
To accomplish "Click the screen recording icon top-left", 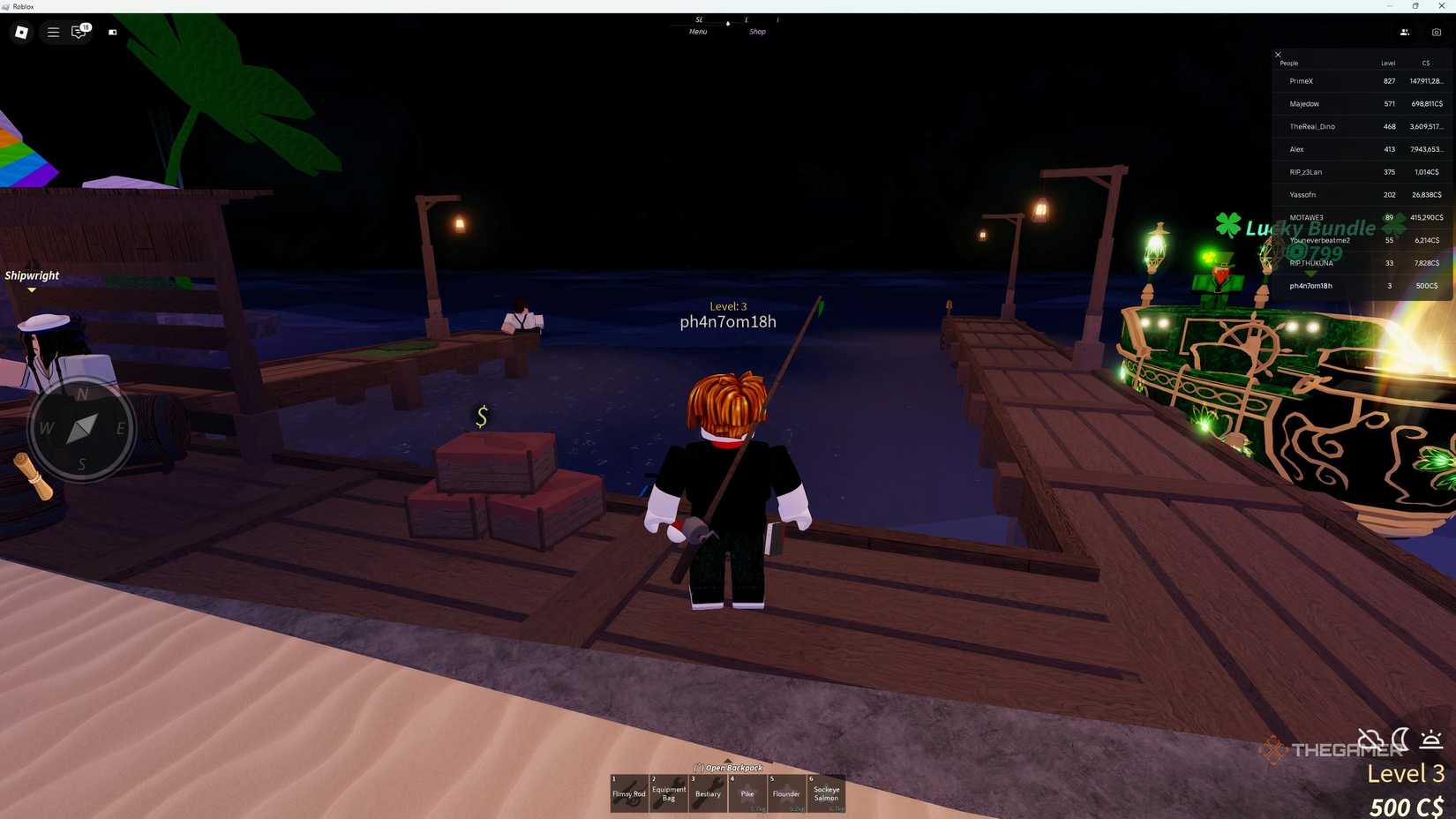I will tap(112, 33).
